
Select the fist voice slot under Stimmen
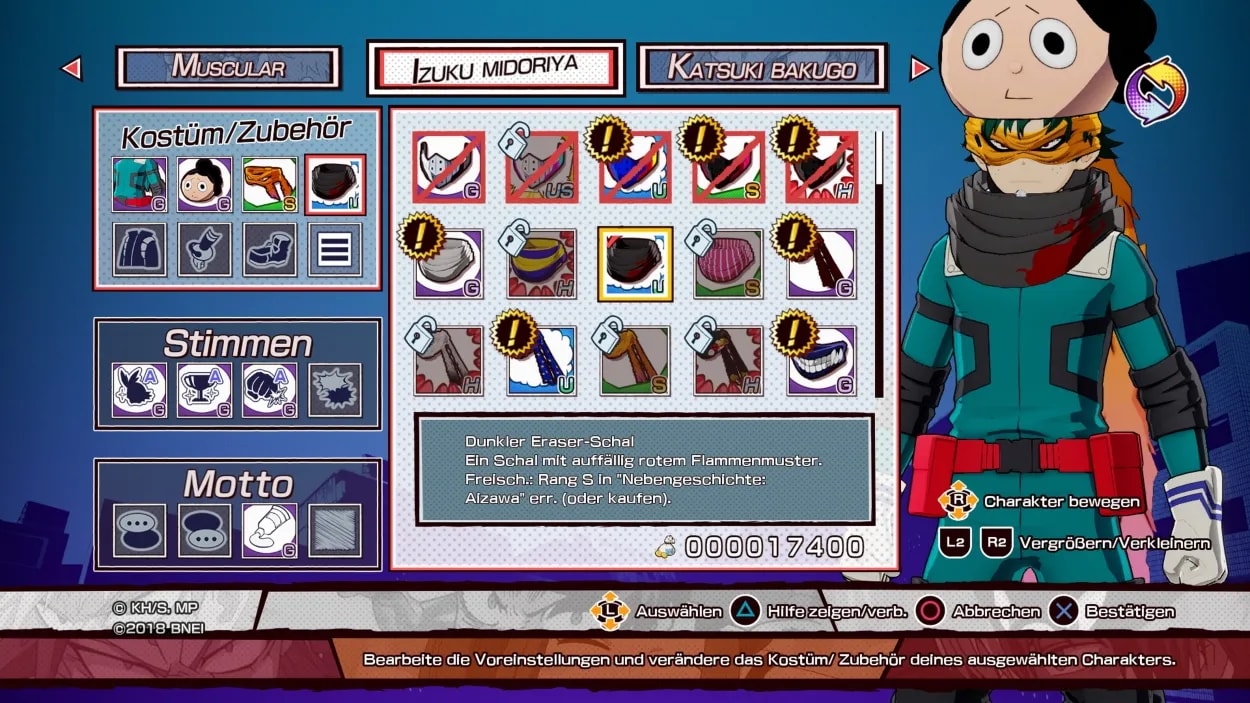pyautogui.click(x=270, y=390)
